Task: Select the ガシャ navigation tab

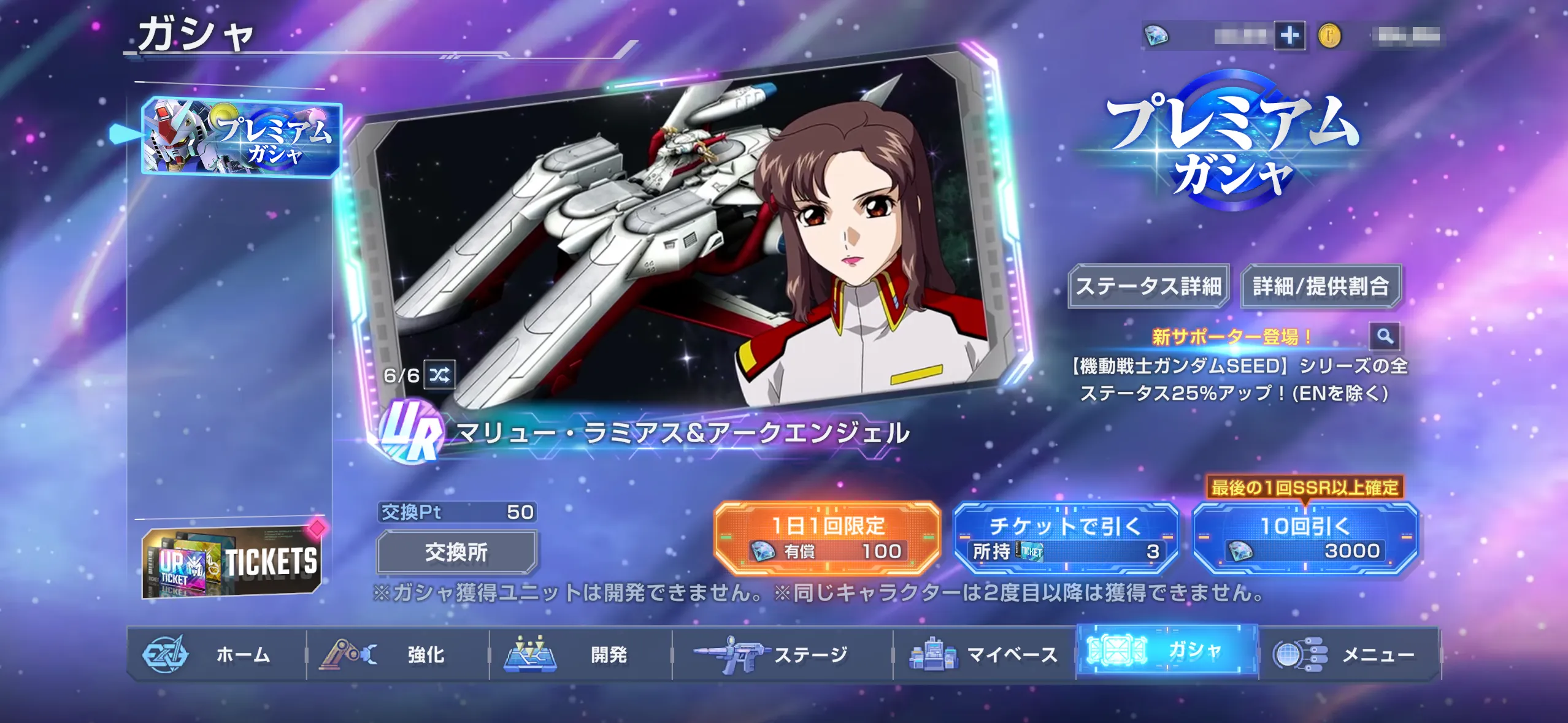Action: click(x=1167, y=651)
